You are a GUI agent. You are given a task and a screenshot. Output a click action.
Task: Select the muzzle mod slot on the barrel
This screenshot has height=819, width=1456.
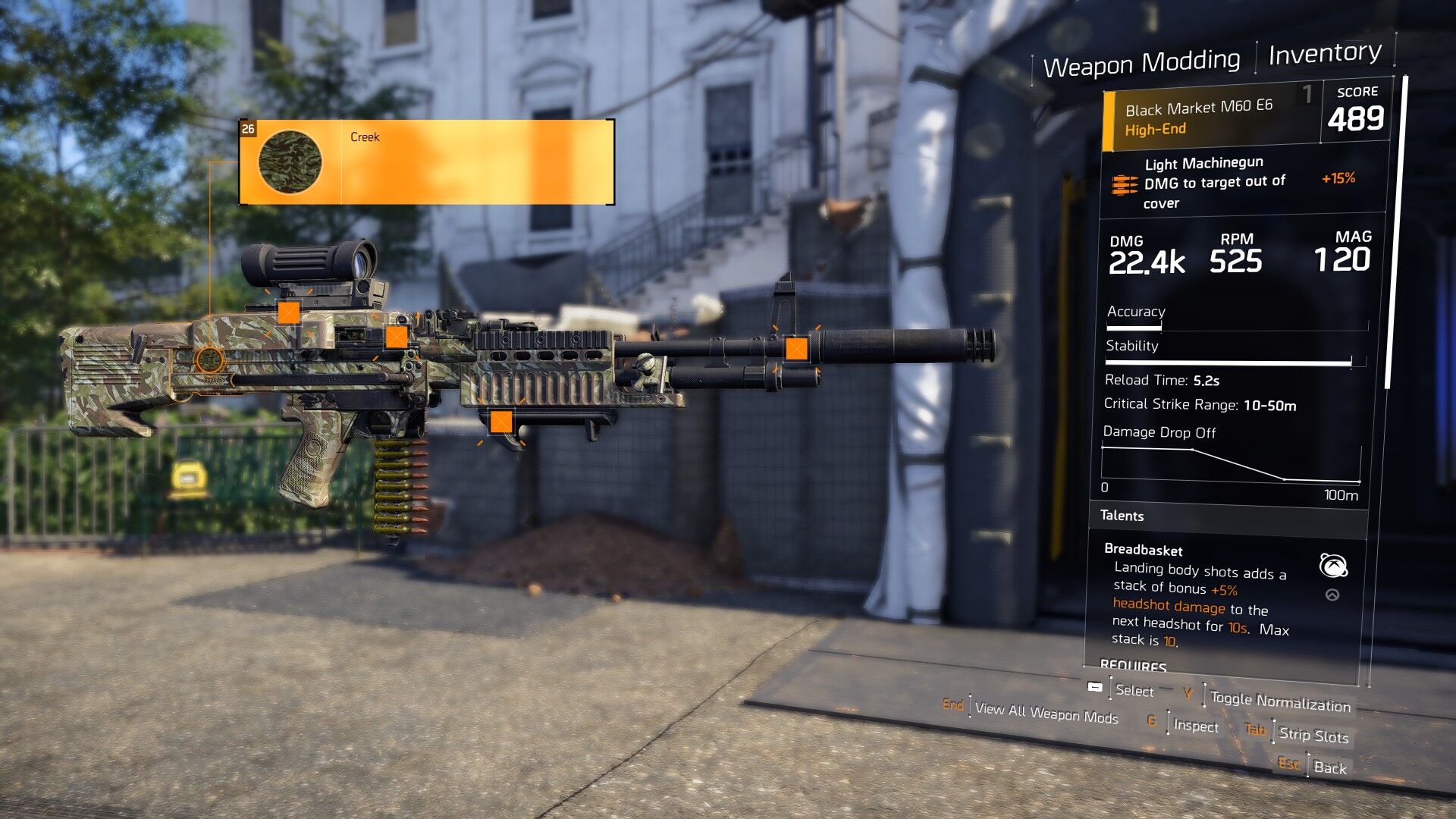[795, 348]
